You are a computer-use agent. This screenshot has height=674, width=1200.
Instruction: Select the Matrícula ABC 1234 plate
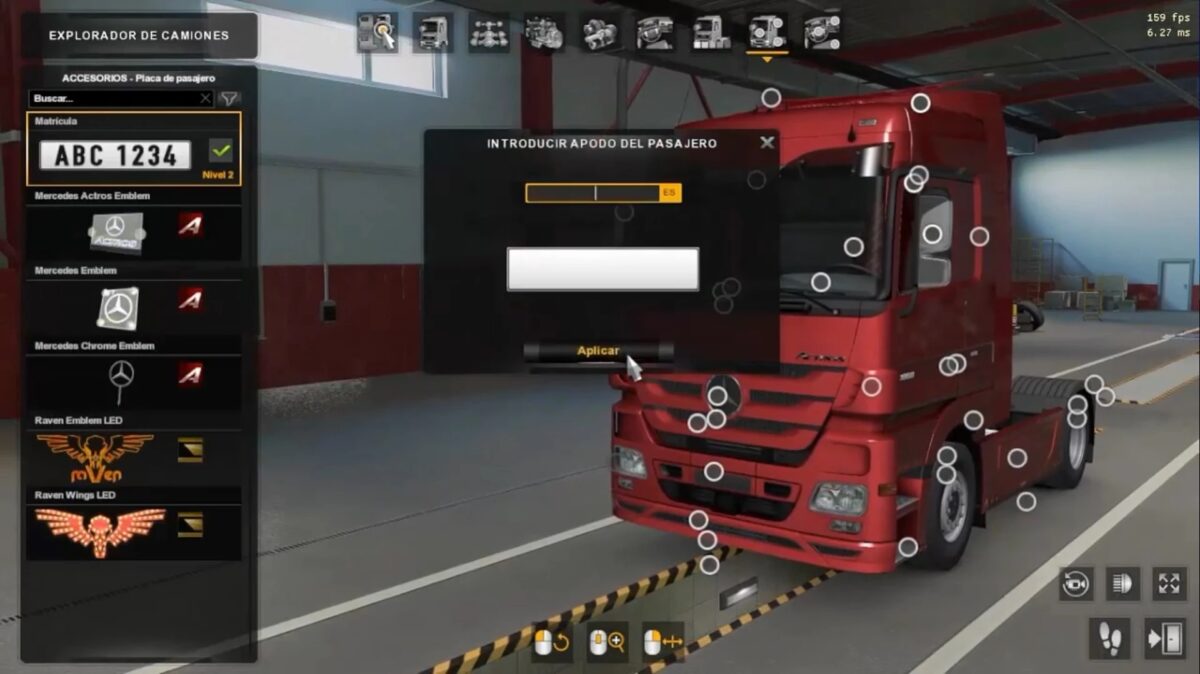pos(115,155)
